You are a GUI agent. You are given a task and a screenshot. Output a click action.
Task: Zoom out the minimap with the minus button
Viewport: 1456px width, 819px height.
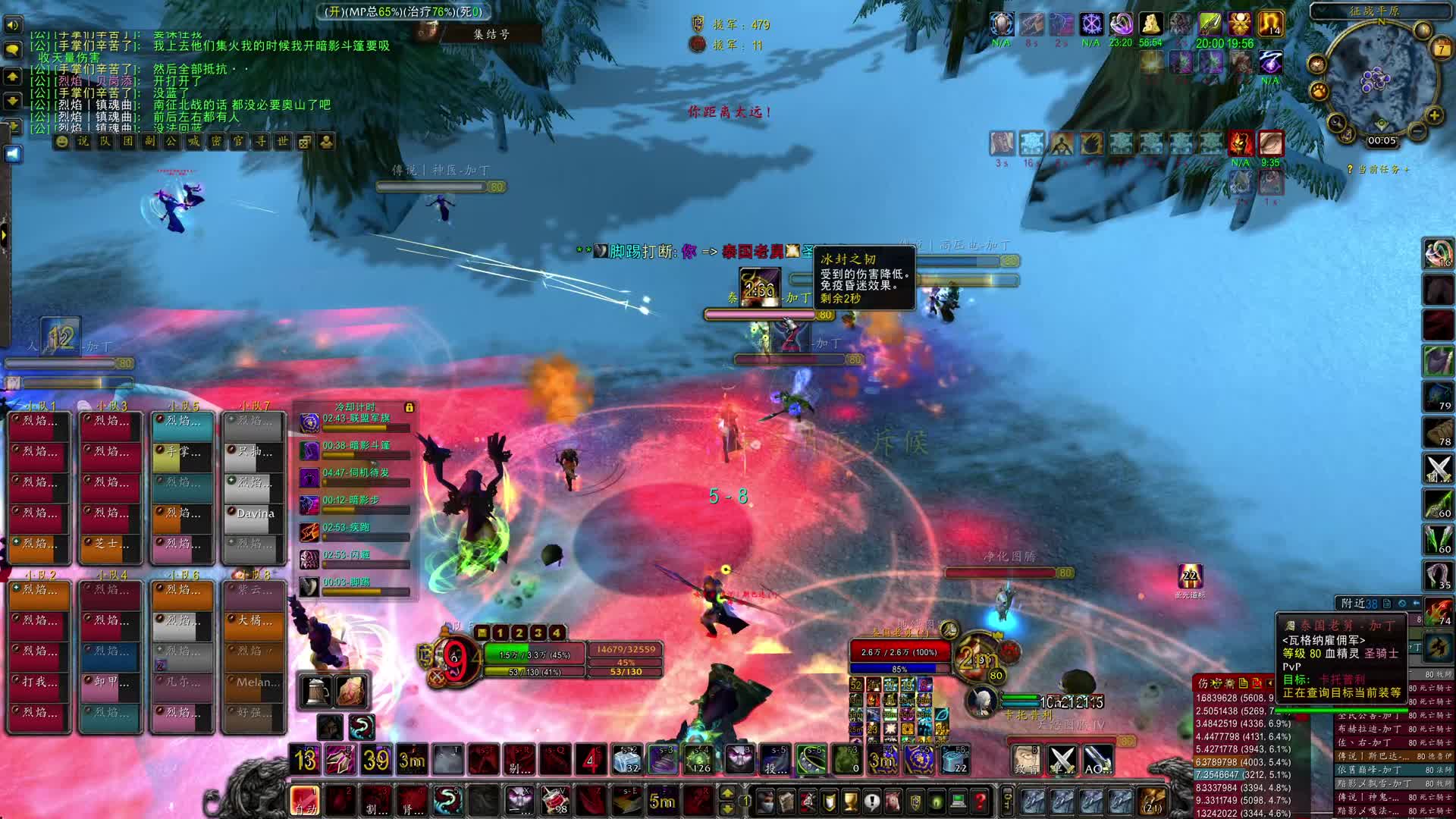click(1416, 131)
